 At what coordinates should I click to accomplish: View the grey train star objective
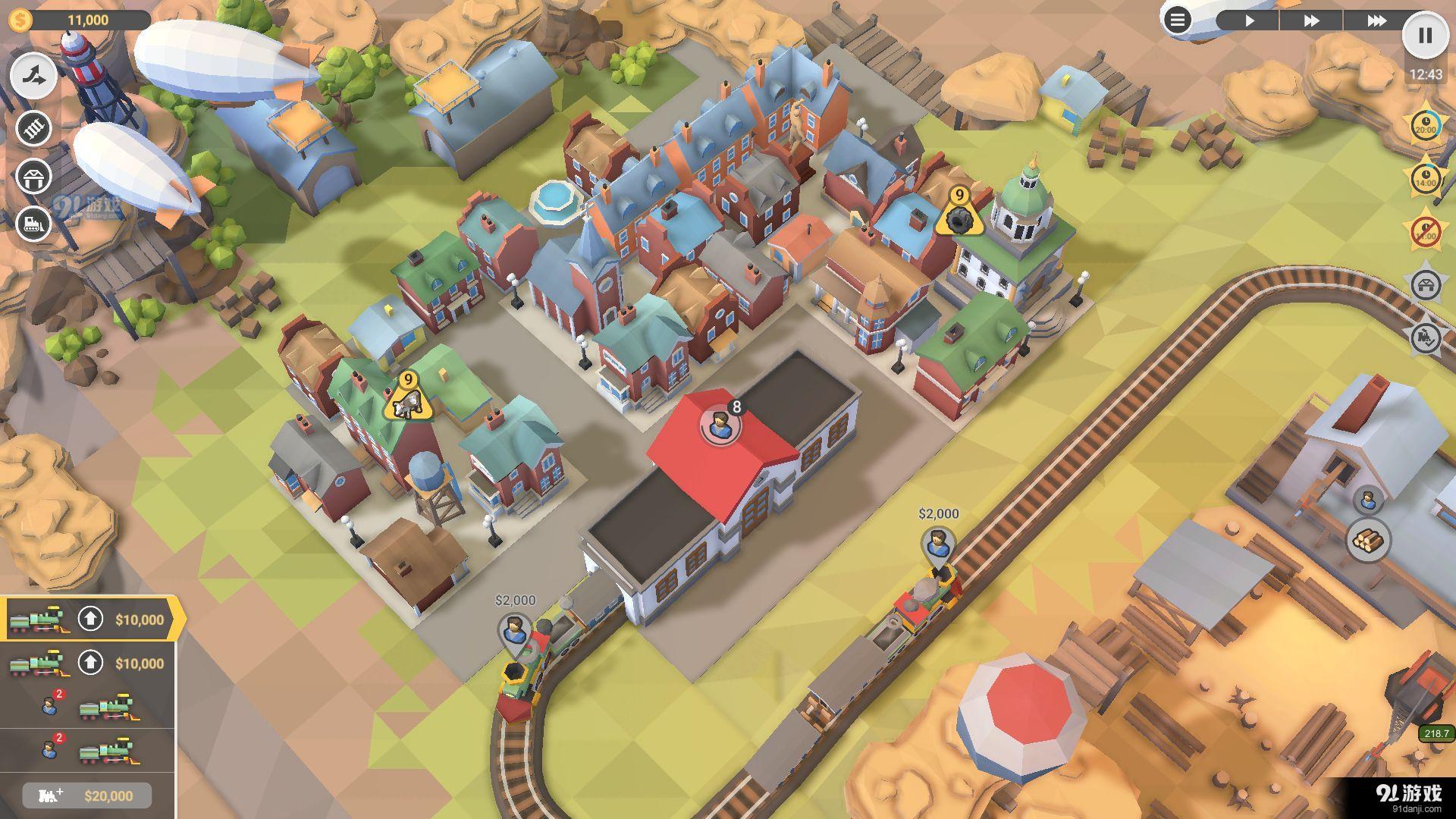pos(1426,337)
